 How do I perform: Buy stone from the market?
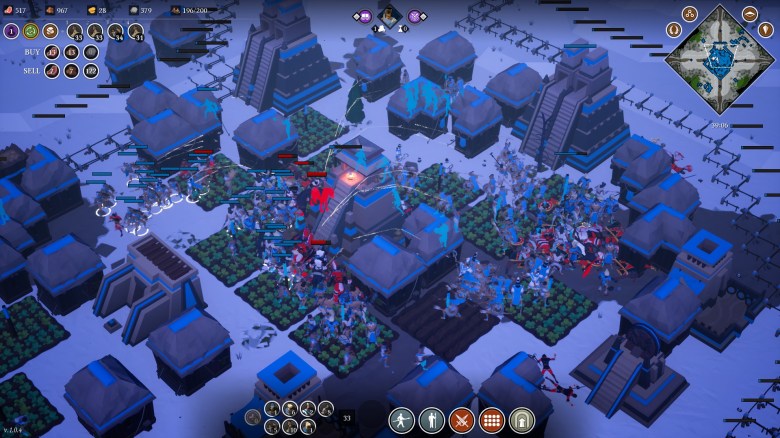pyautogui.click(x=91, y=52)
